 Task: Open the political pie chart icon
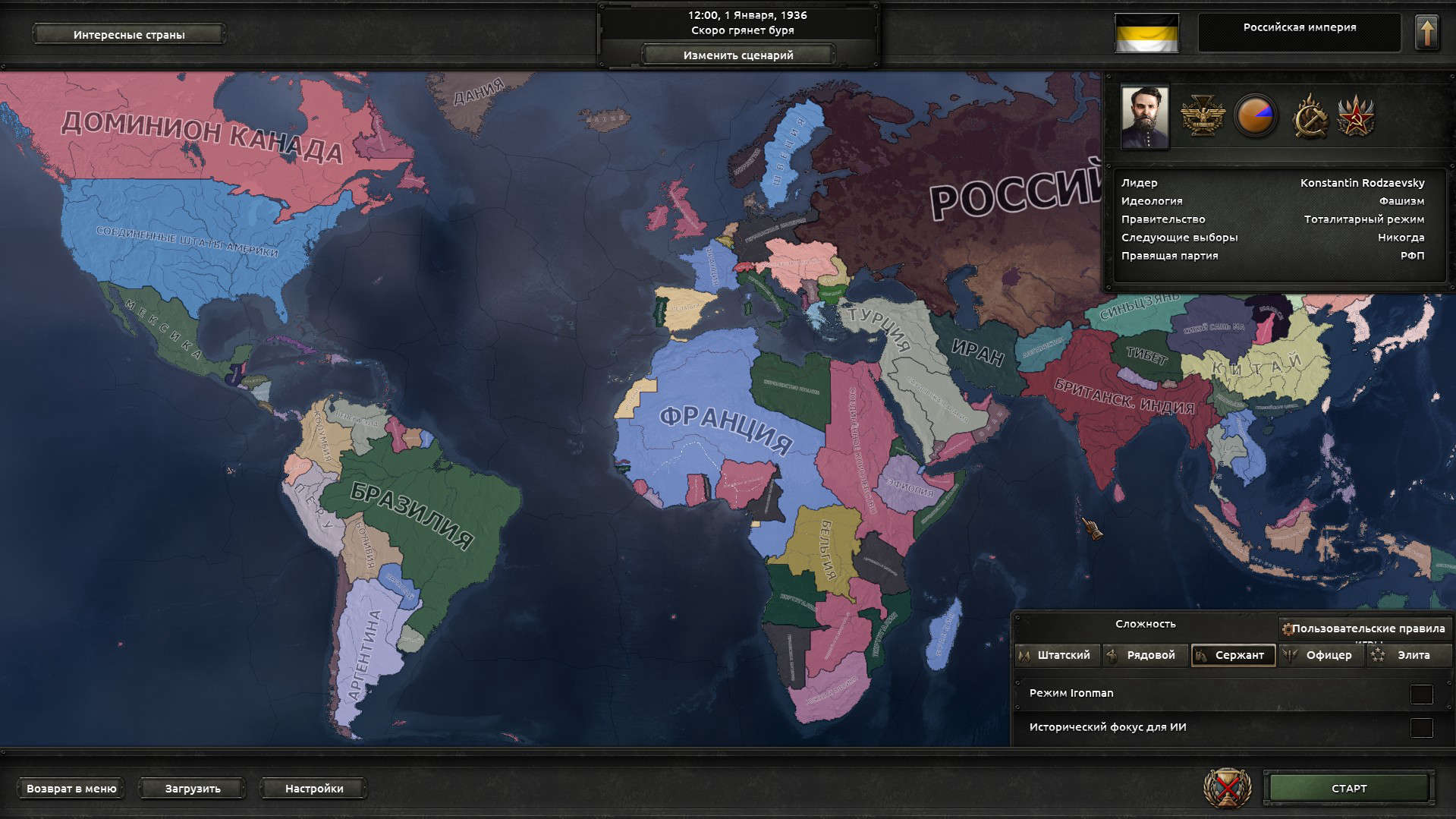click(1257, 117)
